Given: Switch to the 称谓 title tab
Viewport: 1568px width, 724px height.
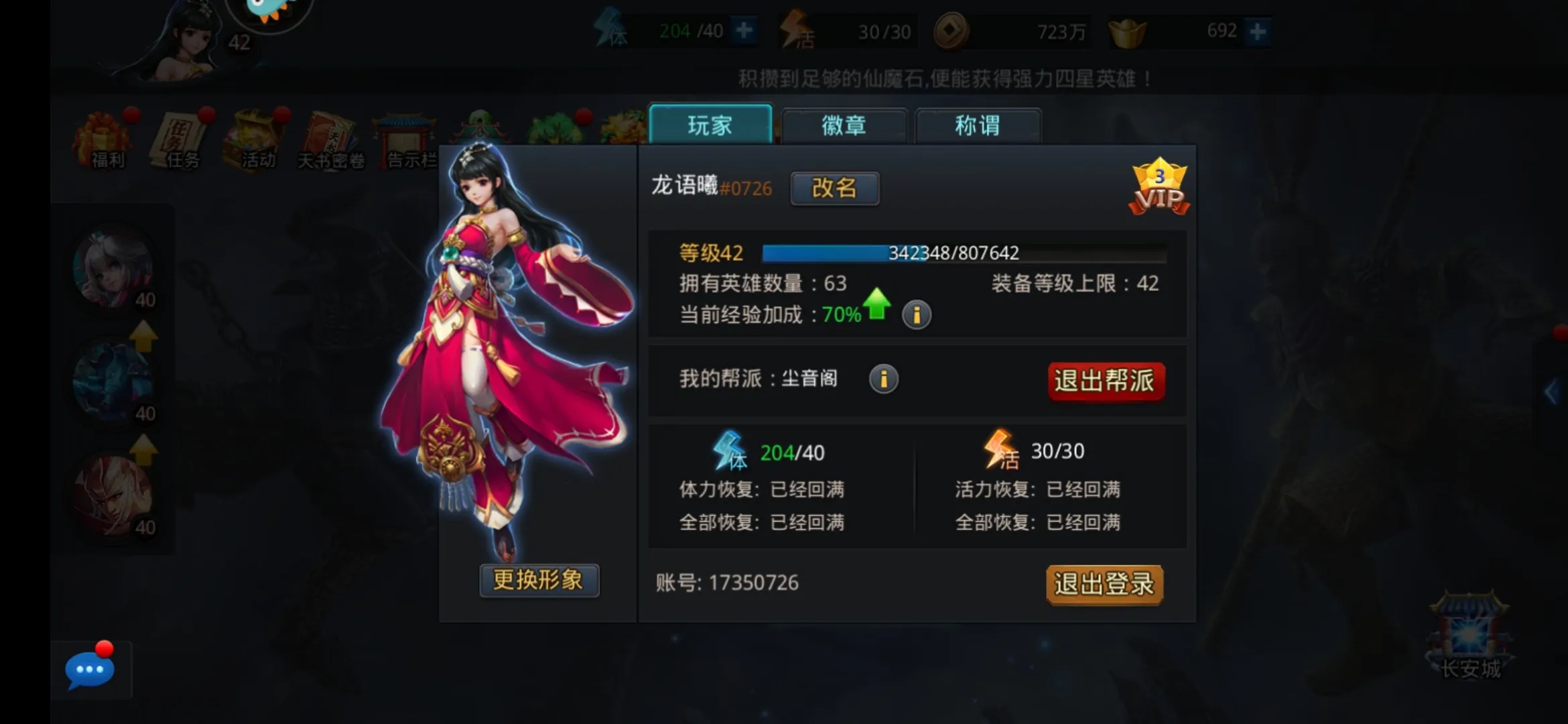Looking at the screenshot, I should pyautogui.click(x=978, y=126).
